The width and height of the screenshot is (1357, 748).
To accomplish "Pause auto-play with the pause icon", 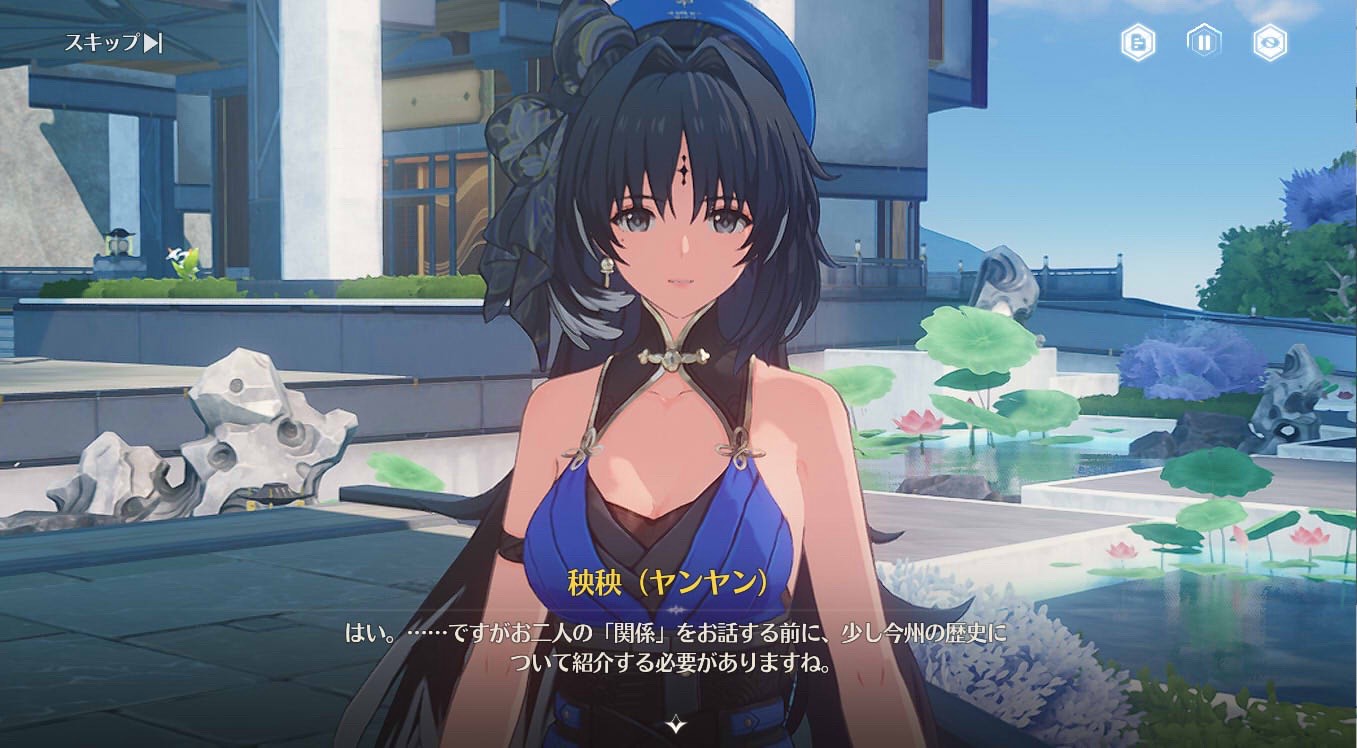I will click(x=1204, y=43).
